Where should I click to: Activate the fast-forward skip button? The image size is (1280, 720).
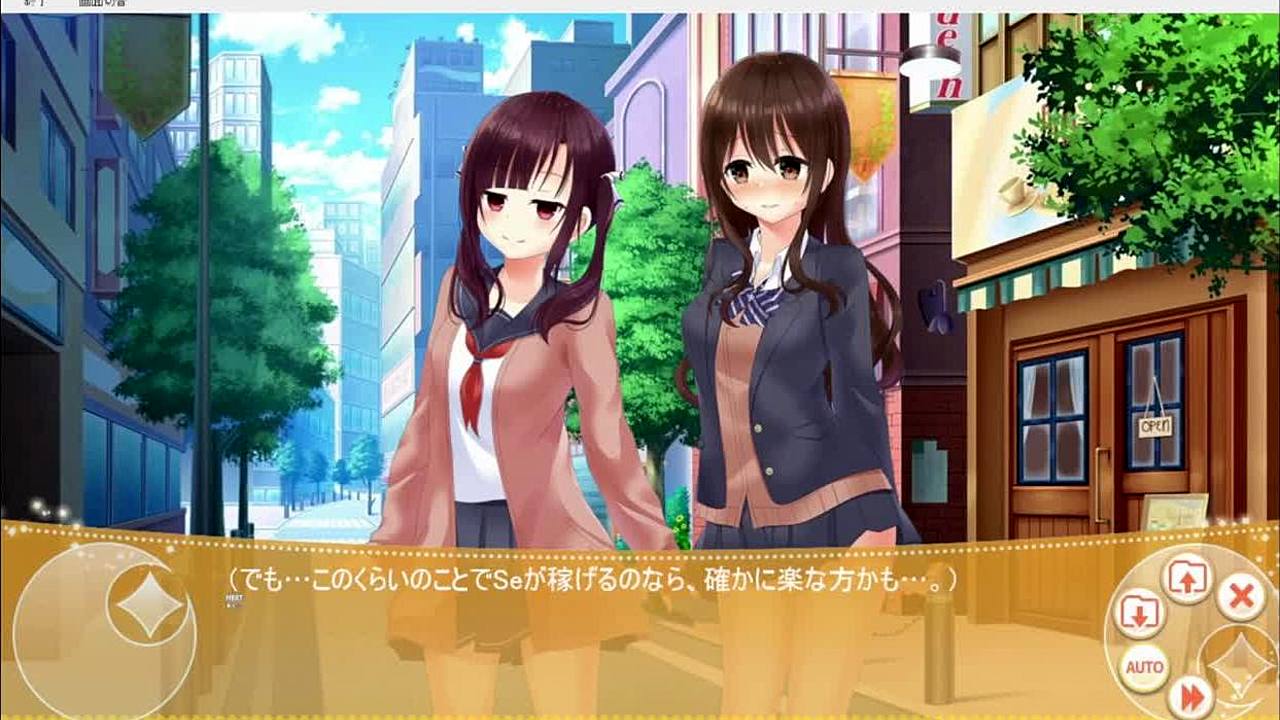(x=1190, y=694)
